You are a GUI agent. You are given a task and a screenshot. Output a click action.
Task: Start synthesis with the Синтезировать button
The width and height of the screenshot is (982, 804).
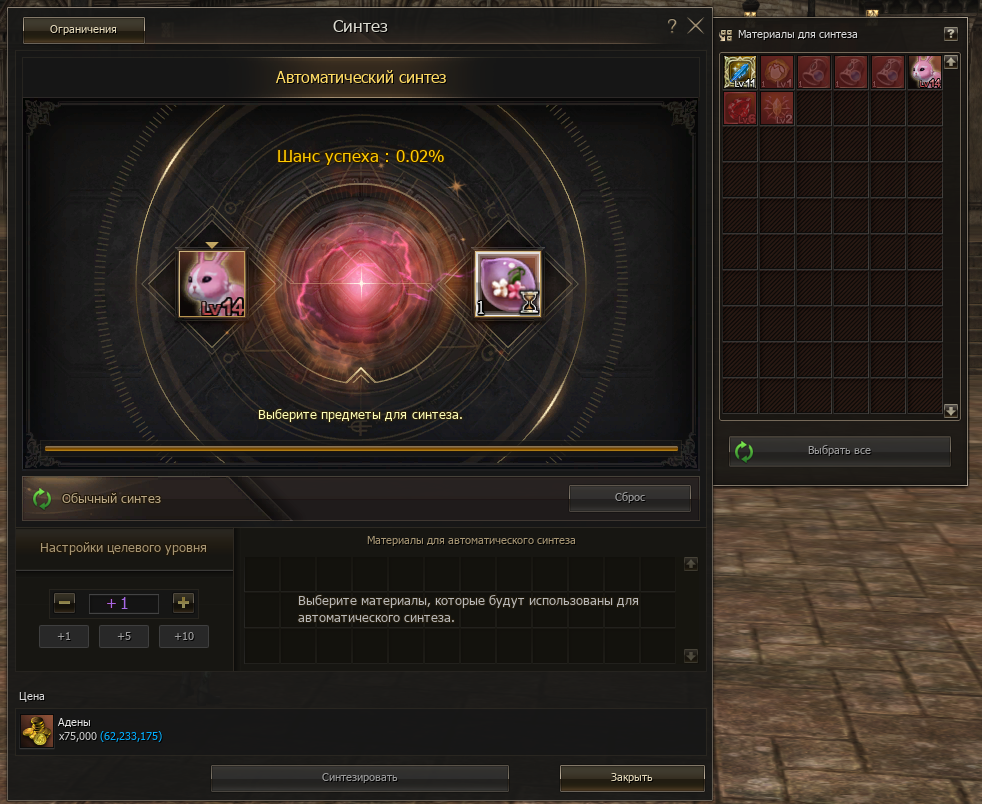coord(360,777)
